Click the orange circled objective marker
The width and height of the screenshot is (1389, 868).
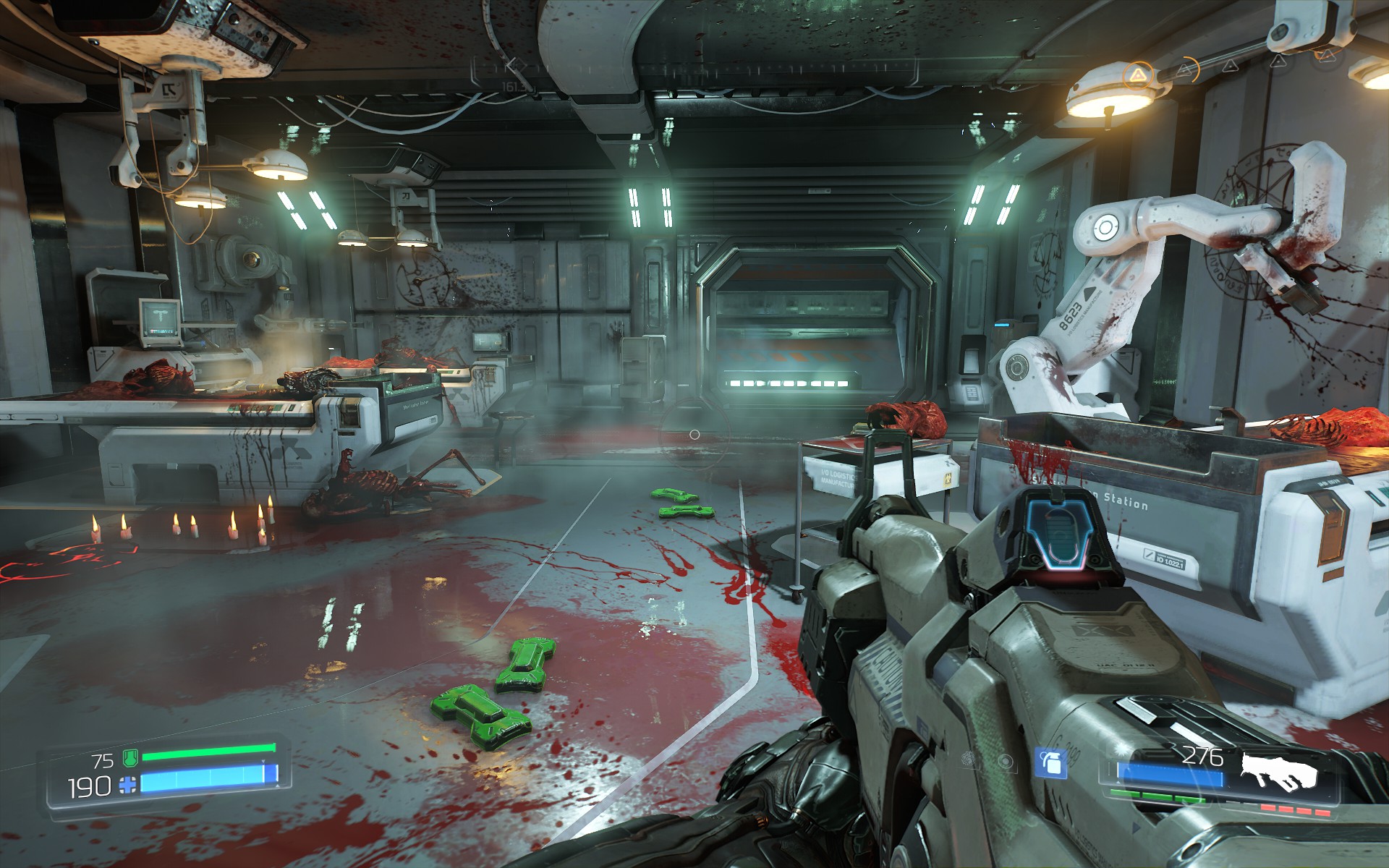1139,75
